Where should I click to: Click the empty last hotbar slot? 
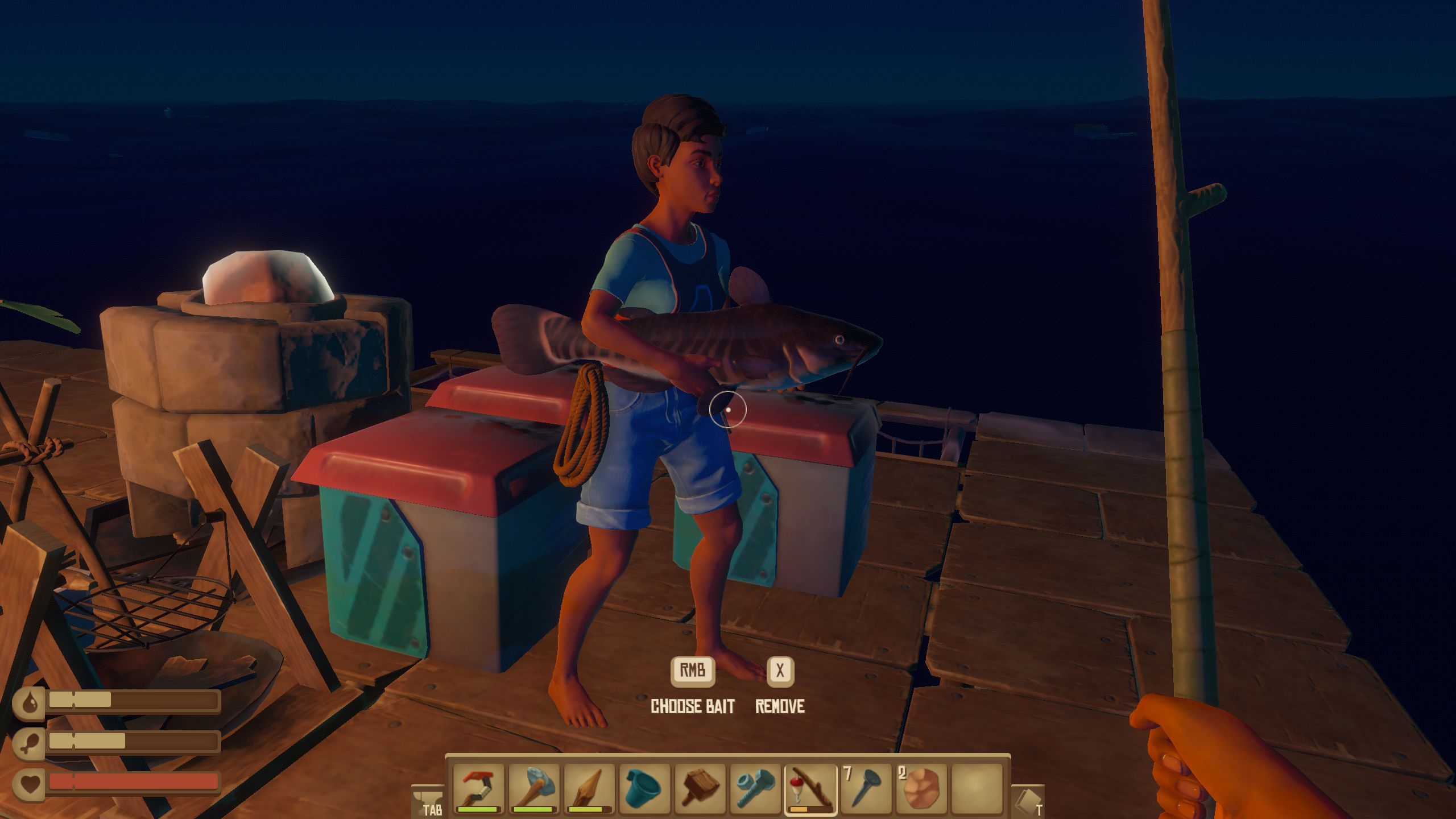click(x=975, y=789)
